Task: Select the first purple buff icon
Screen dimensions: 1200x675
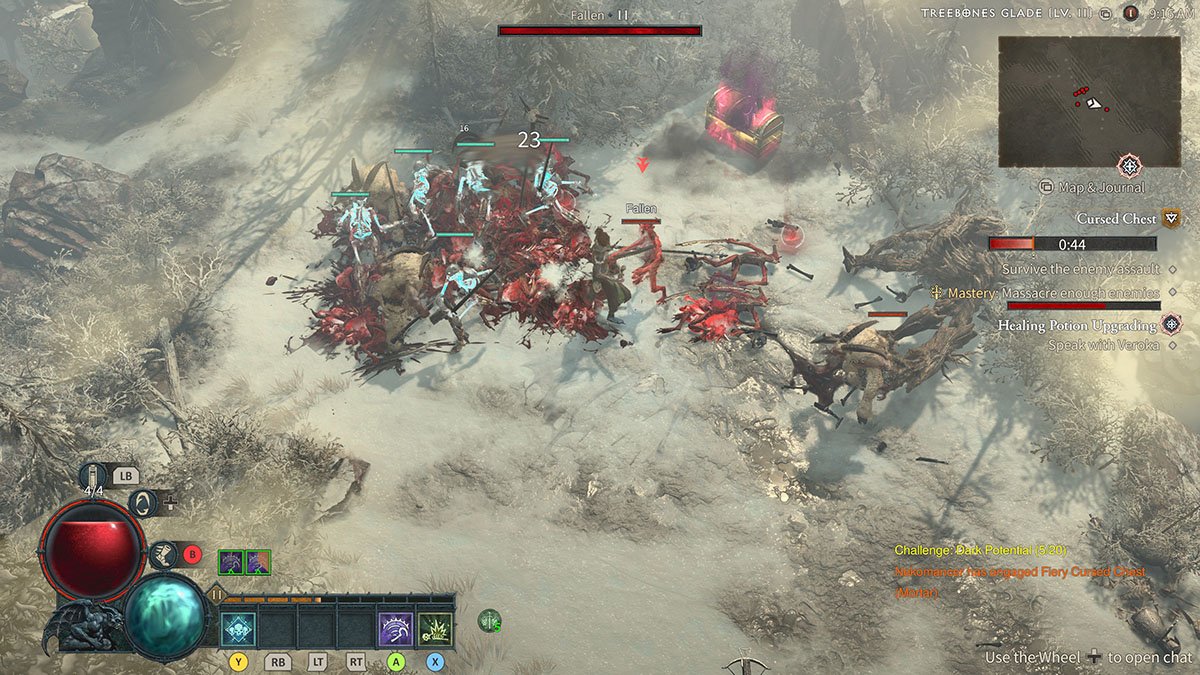Action: pos(231,562)
